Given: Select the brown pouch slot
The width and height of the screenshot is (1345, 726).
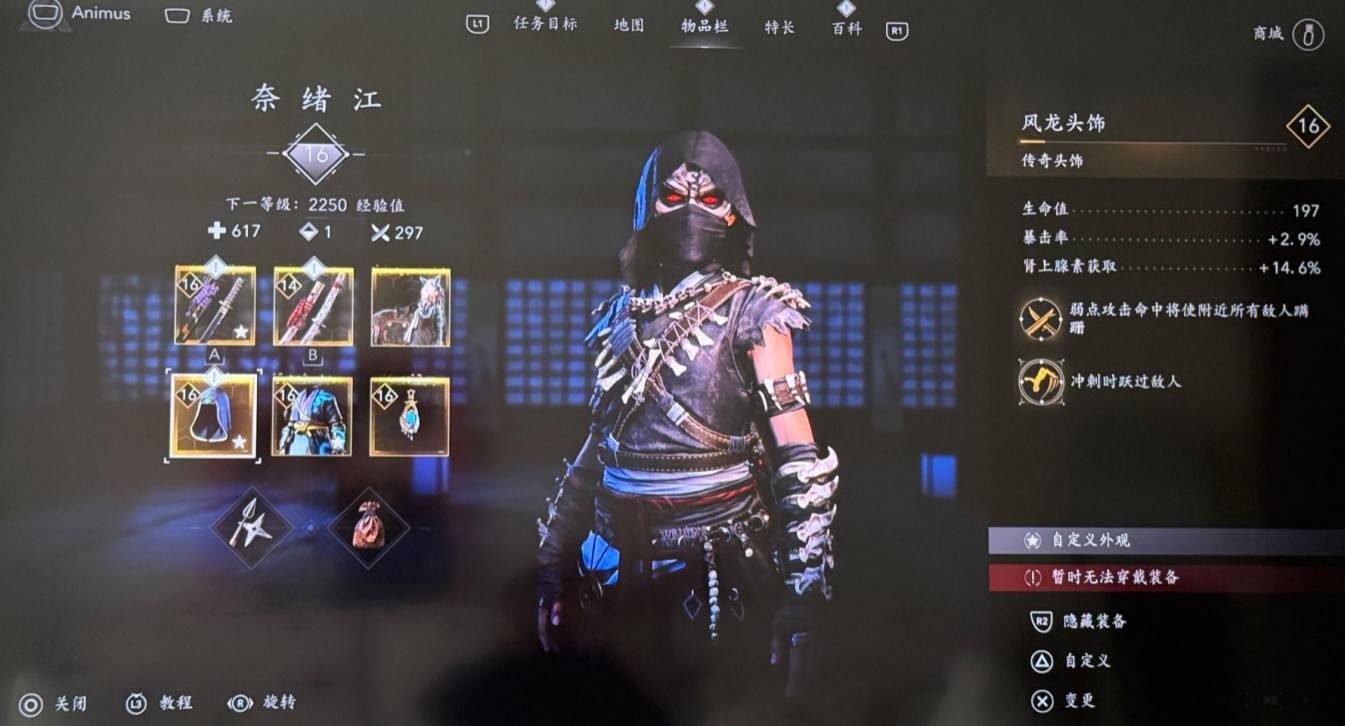Looking at the screenshot, I should click(368, 527).
